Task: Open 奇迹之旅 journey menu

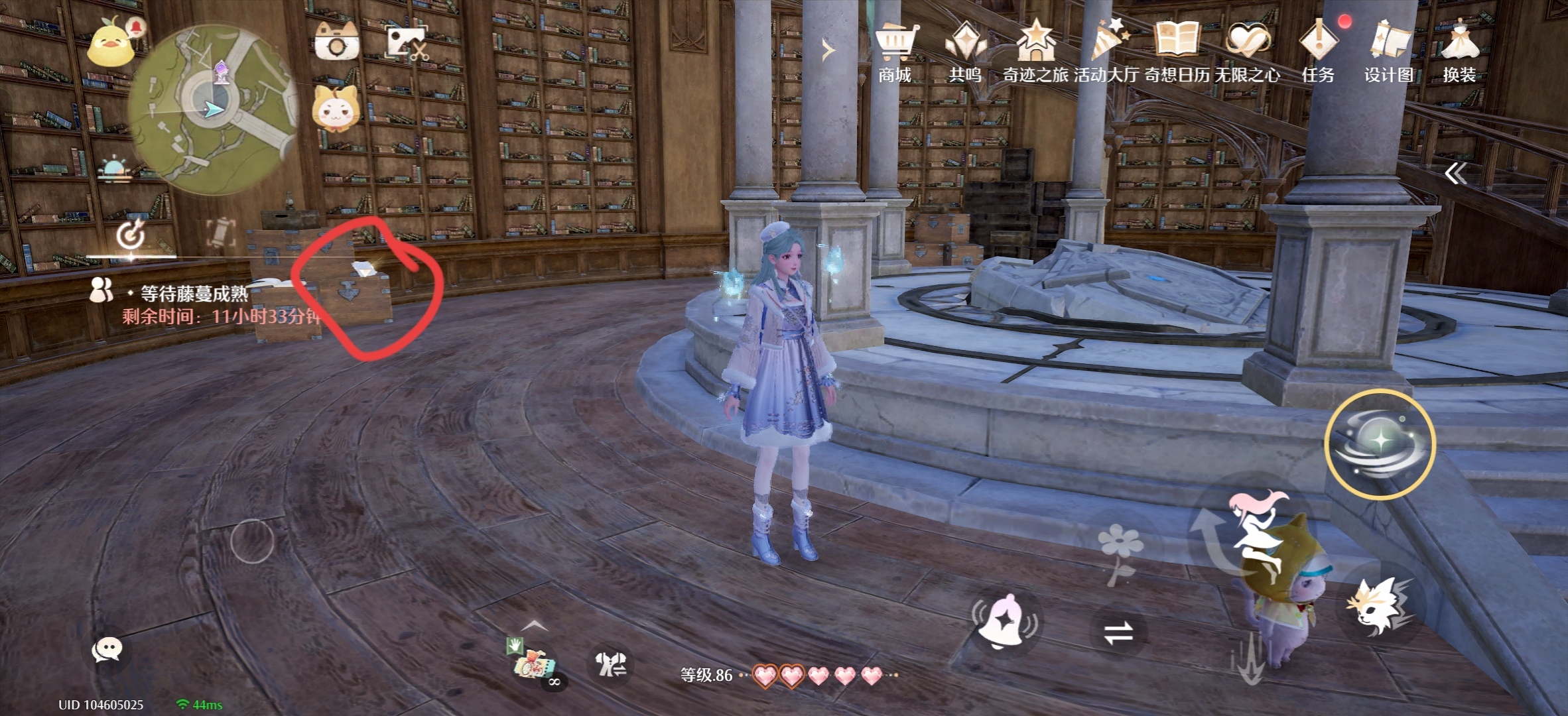Action: (x=1035, y=52)
